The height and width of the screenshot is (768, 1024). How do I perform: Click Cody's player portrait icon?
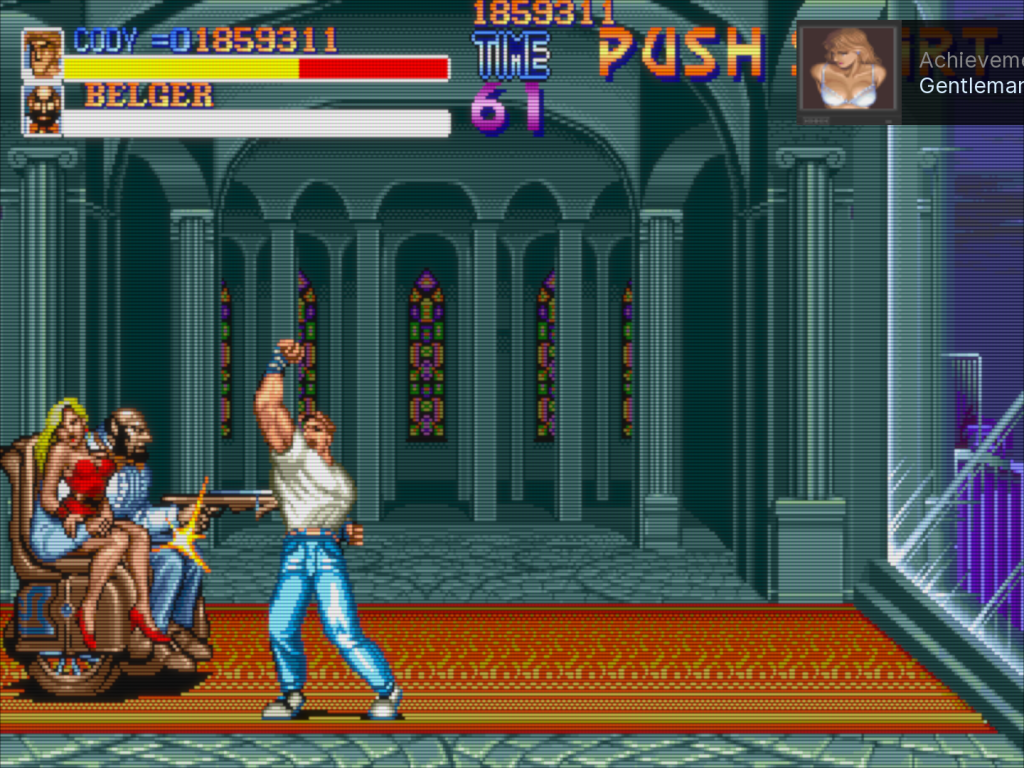43,54
